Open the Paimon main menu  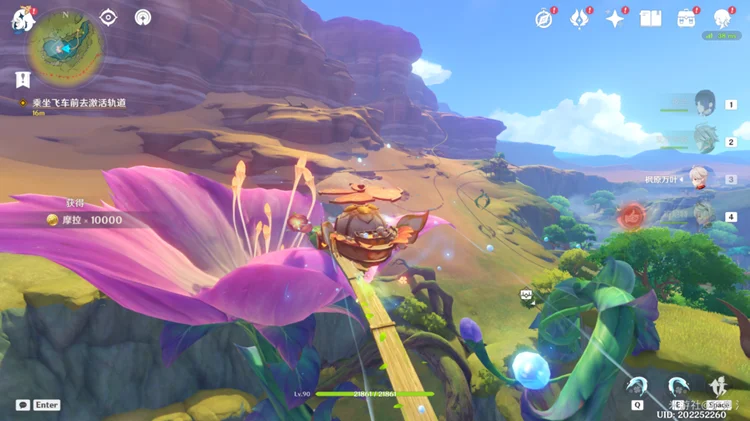(21, 20)
